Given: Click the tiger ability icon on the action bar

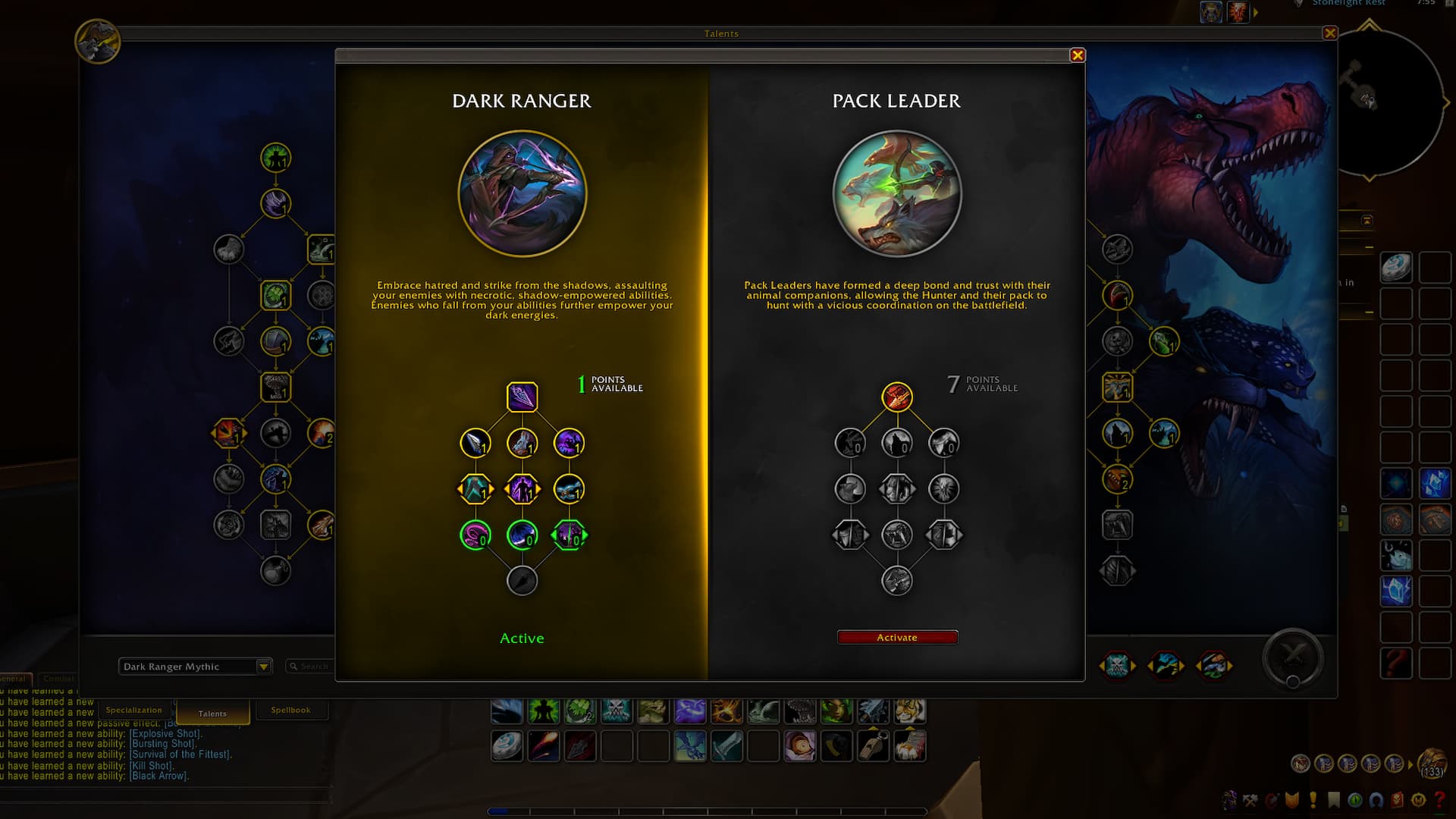Looking at the screenshot, I should click(910, 711).
